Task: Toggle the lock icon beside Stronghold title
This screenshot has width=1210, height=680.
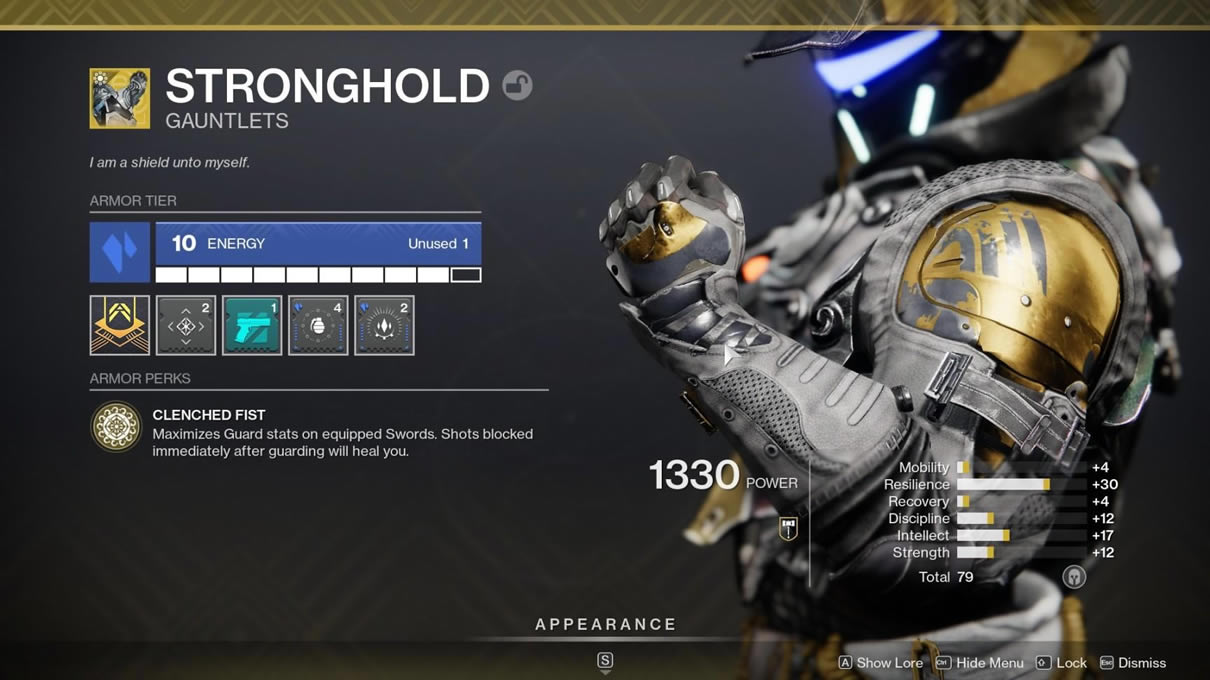Action: (517, 86)
